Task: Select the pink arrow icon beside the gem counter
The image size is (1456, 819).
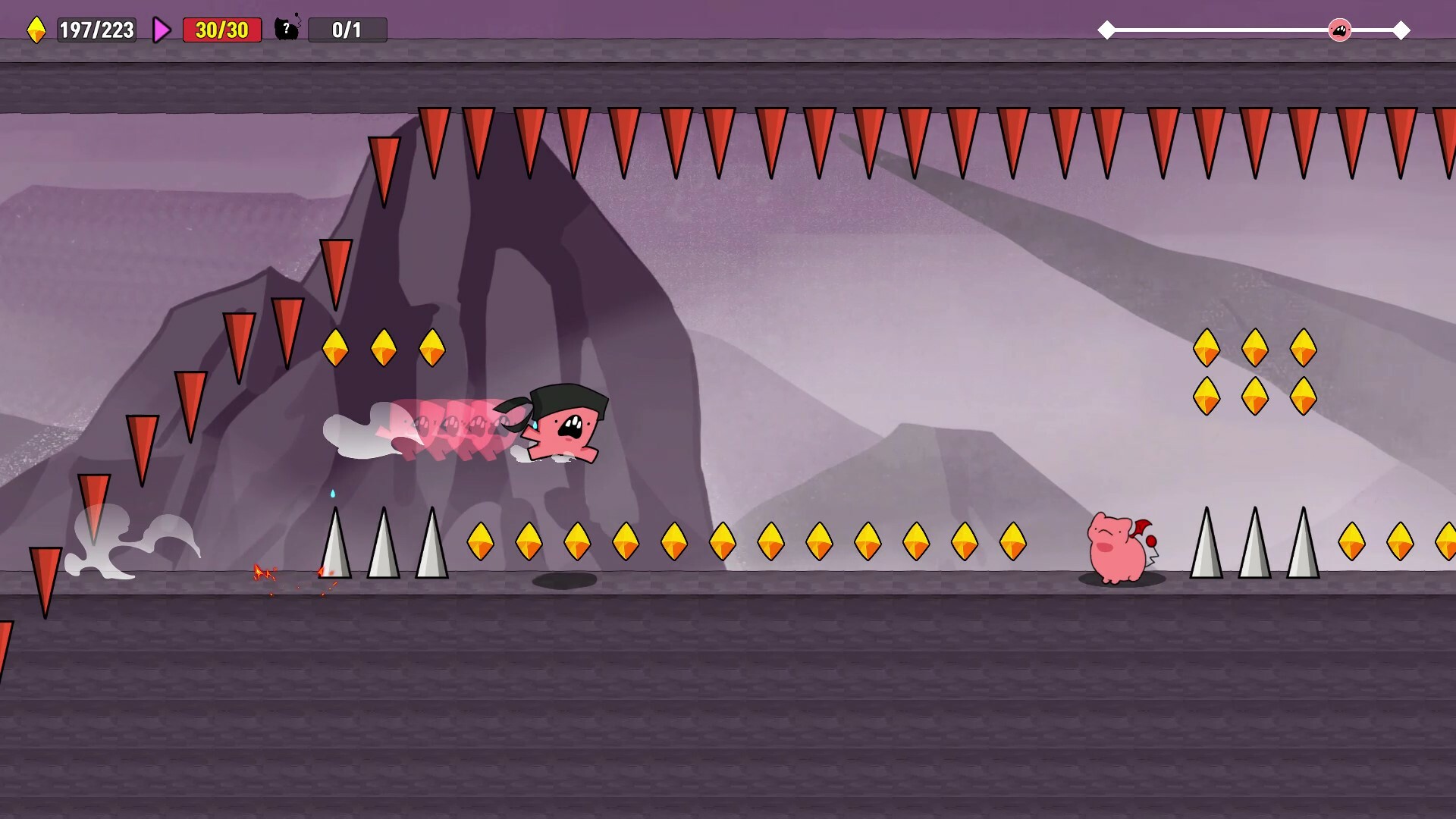Action: point(161,30)
